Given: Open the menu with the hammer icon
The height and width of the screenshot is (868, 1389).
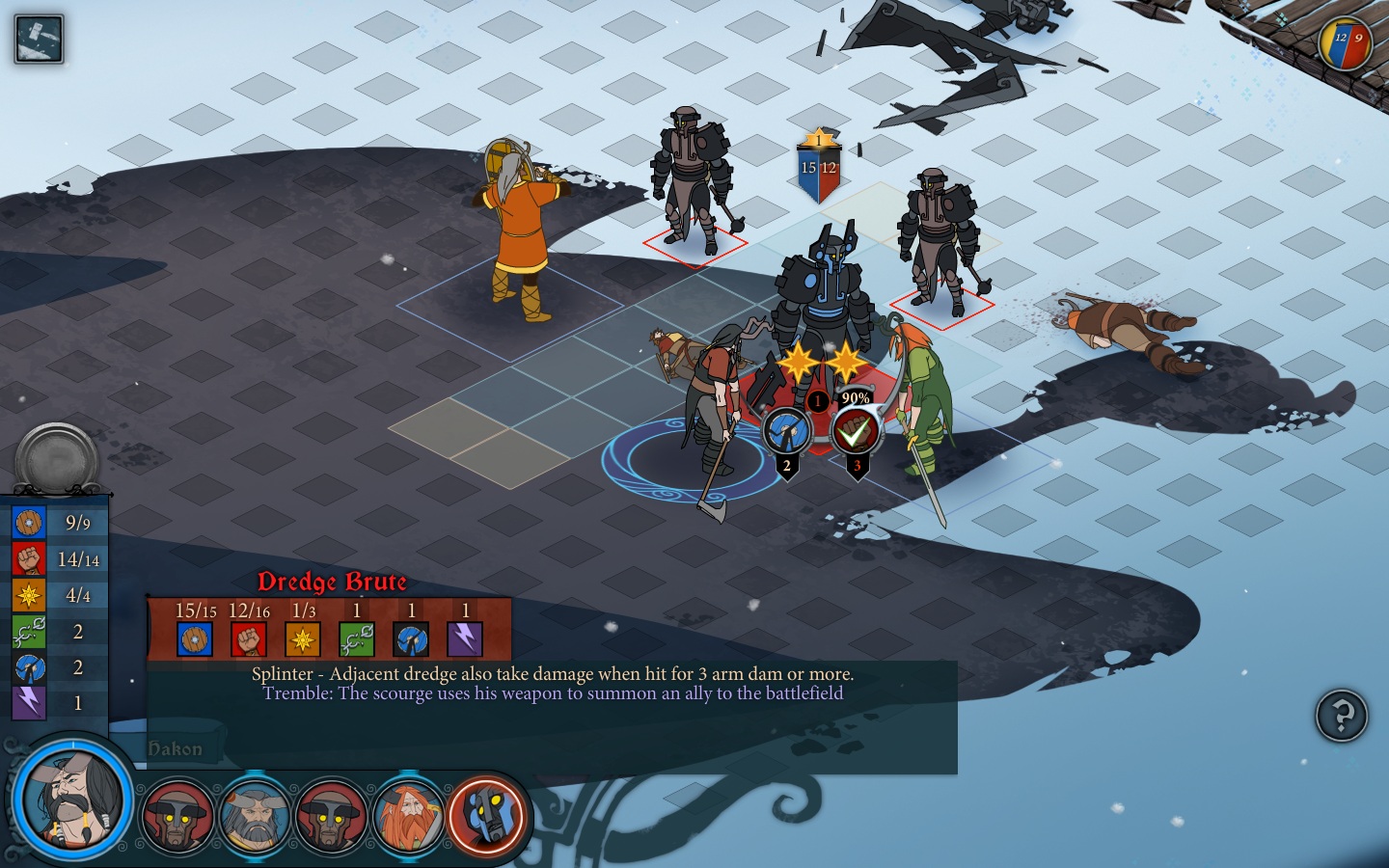Looking at the screenshot, I should (x=39, y=40).
